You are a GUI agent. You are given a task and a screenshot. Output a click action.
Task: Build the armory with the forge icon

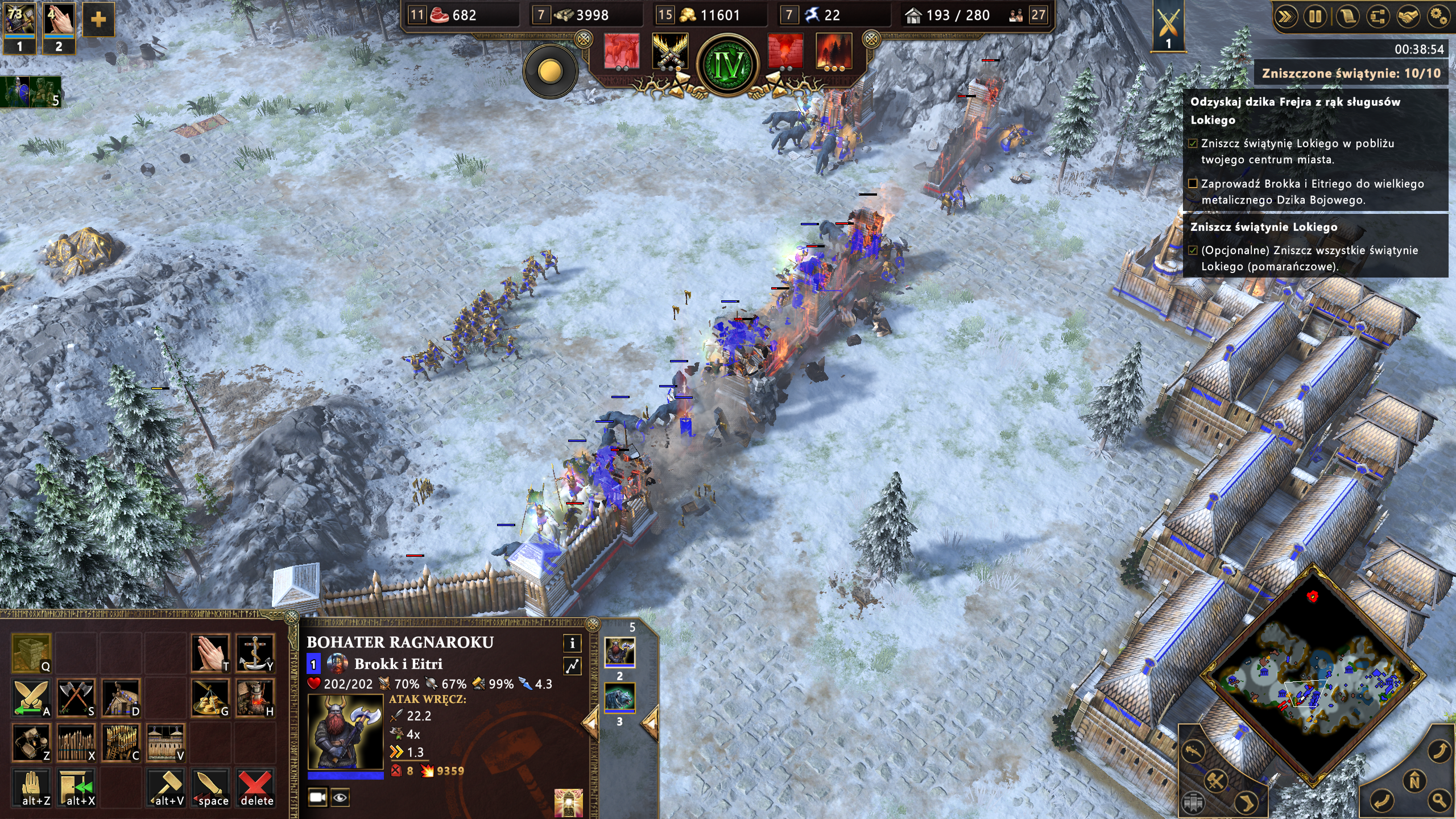point(255,697)
